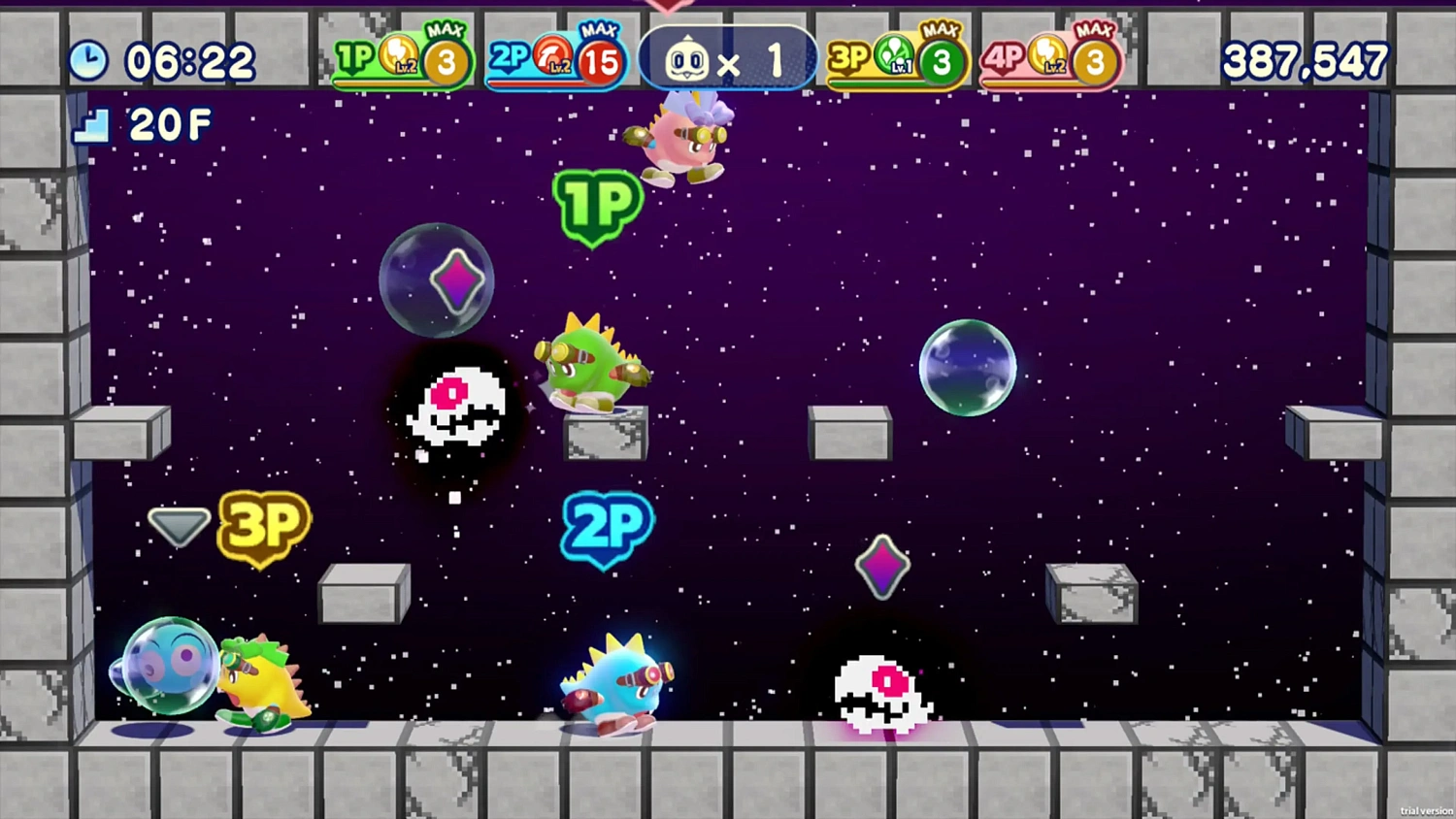The width and height of the screenshot is (1456, 819).
Task: Expand the 3P gold name tag
Action: (x=260, y=525)
